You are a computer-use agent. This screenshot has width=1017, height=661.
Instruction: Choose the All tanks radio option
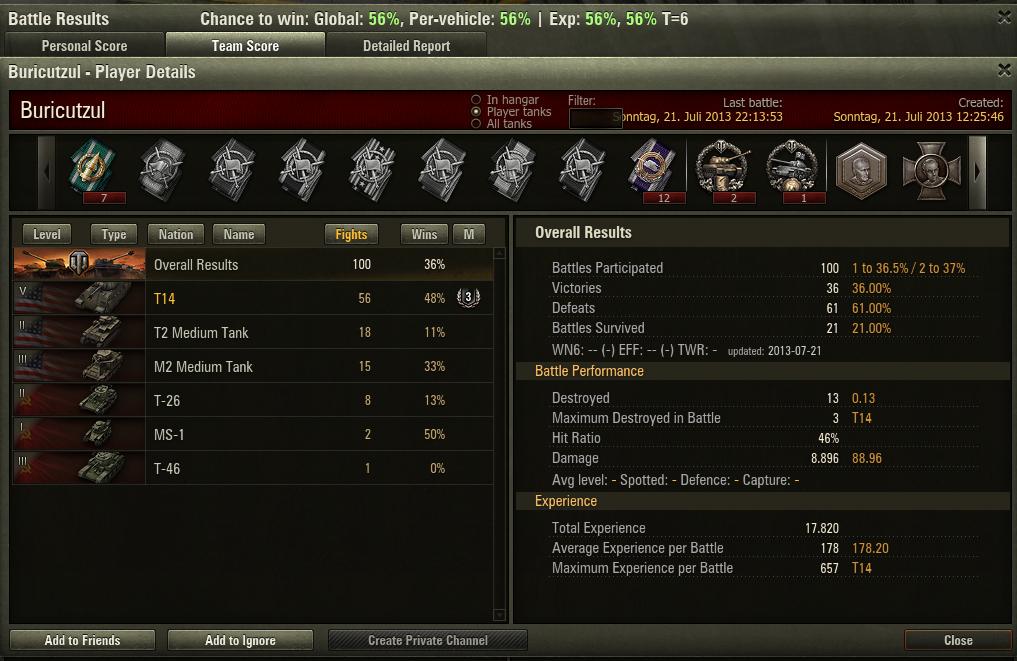(x=476, y=124)
